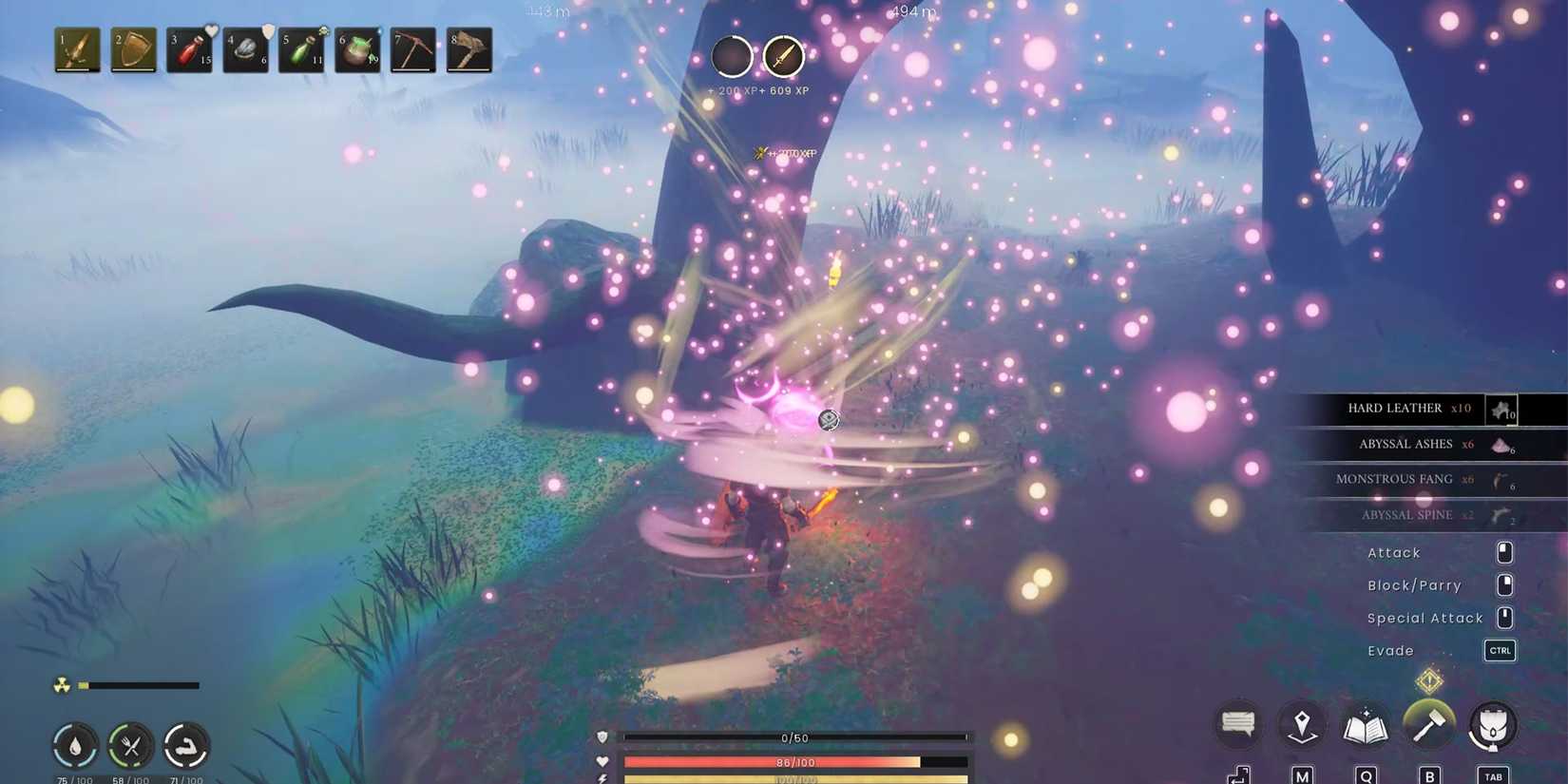
Task: Open the chat message icon
Action: tap(1237, 724)
